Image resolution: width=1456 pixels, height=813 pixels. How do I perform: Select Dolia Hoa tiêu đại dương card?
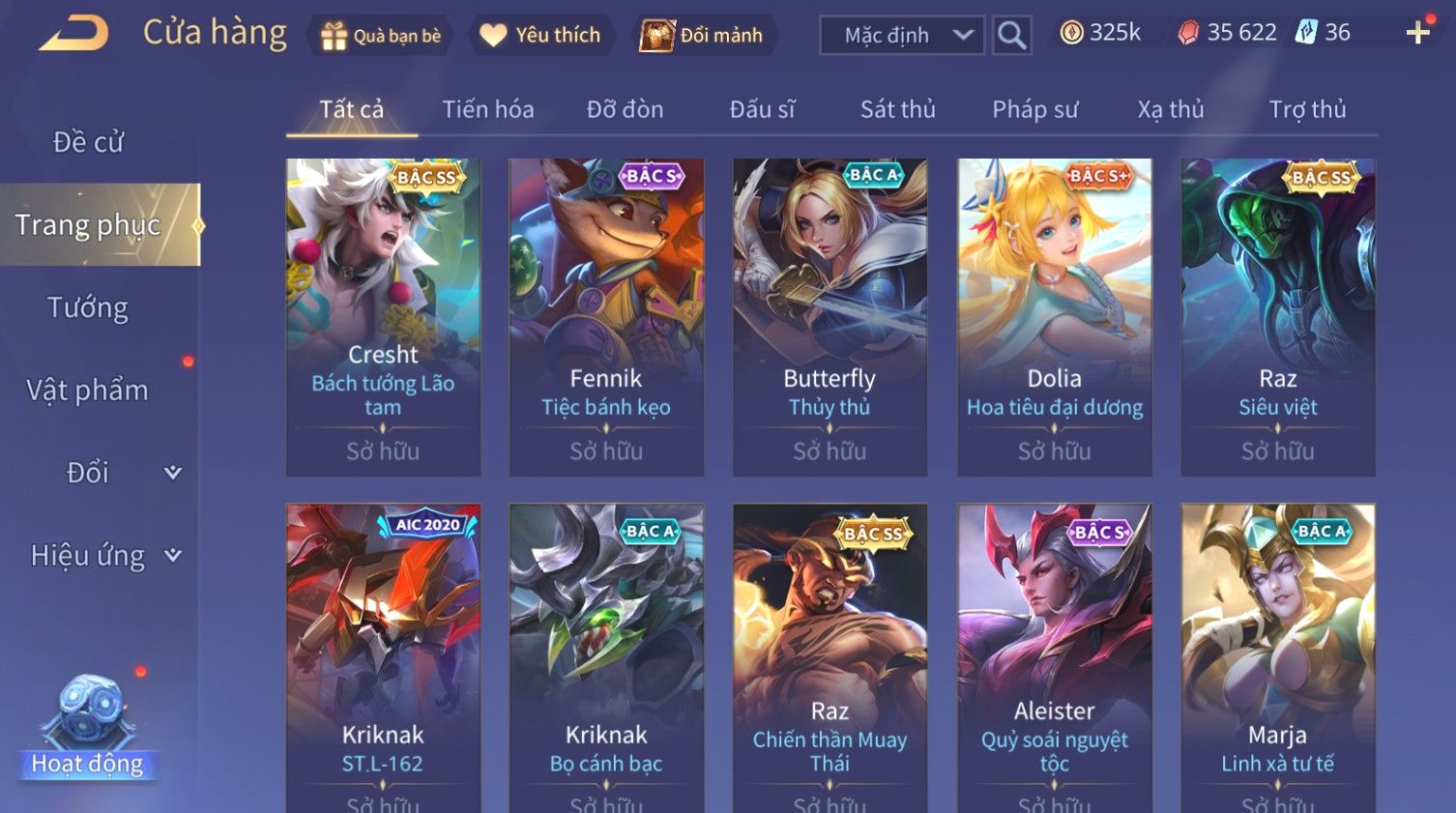coord(1054,316)
